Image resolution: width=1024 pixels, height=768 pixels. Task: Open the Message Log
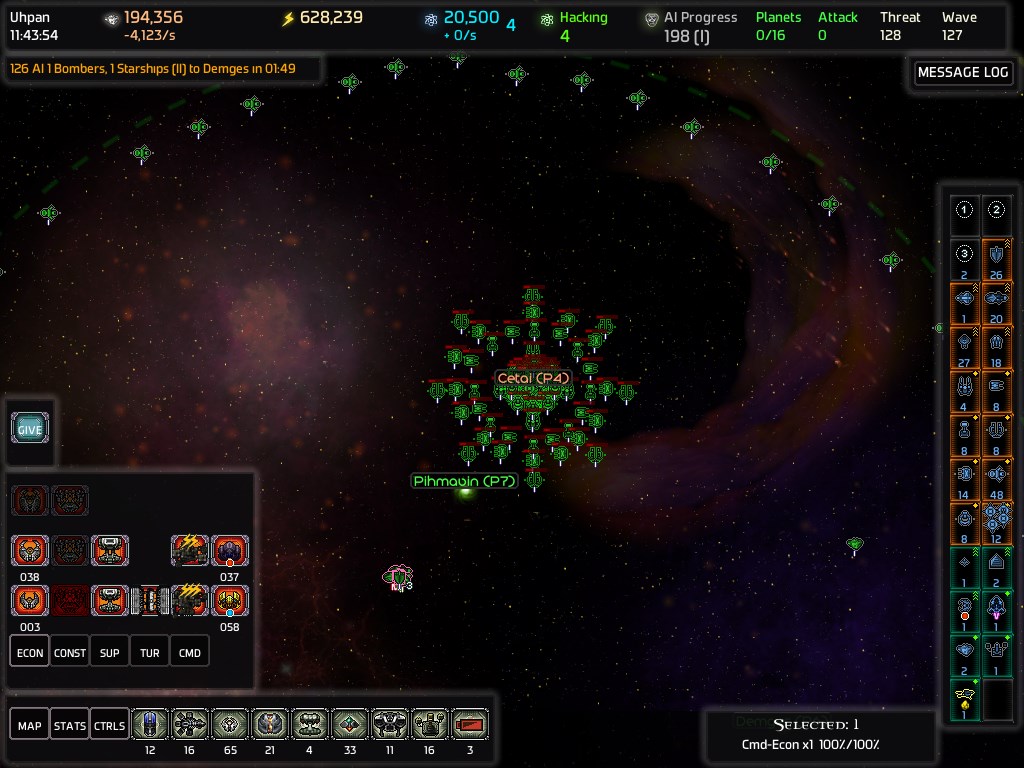coord(962,73)
